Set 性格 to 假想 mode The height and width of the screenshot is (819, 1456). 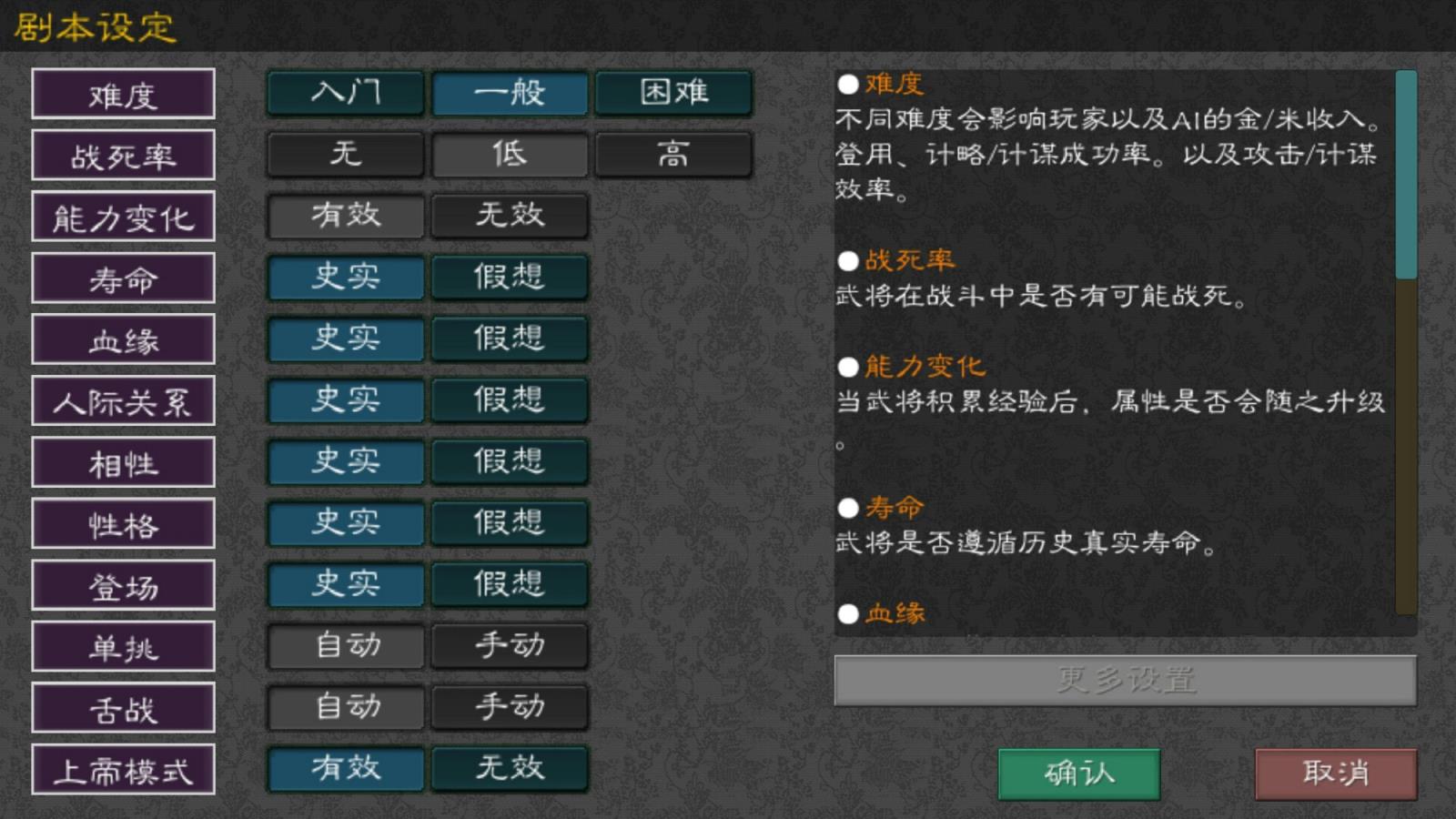(x=510, y=523)
